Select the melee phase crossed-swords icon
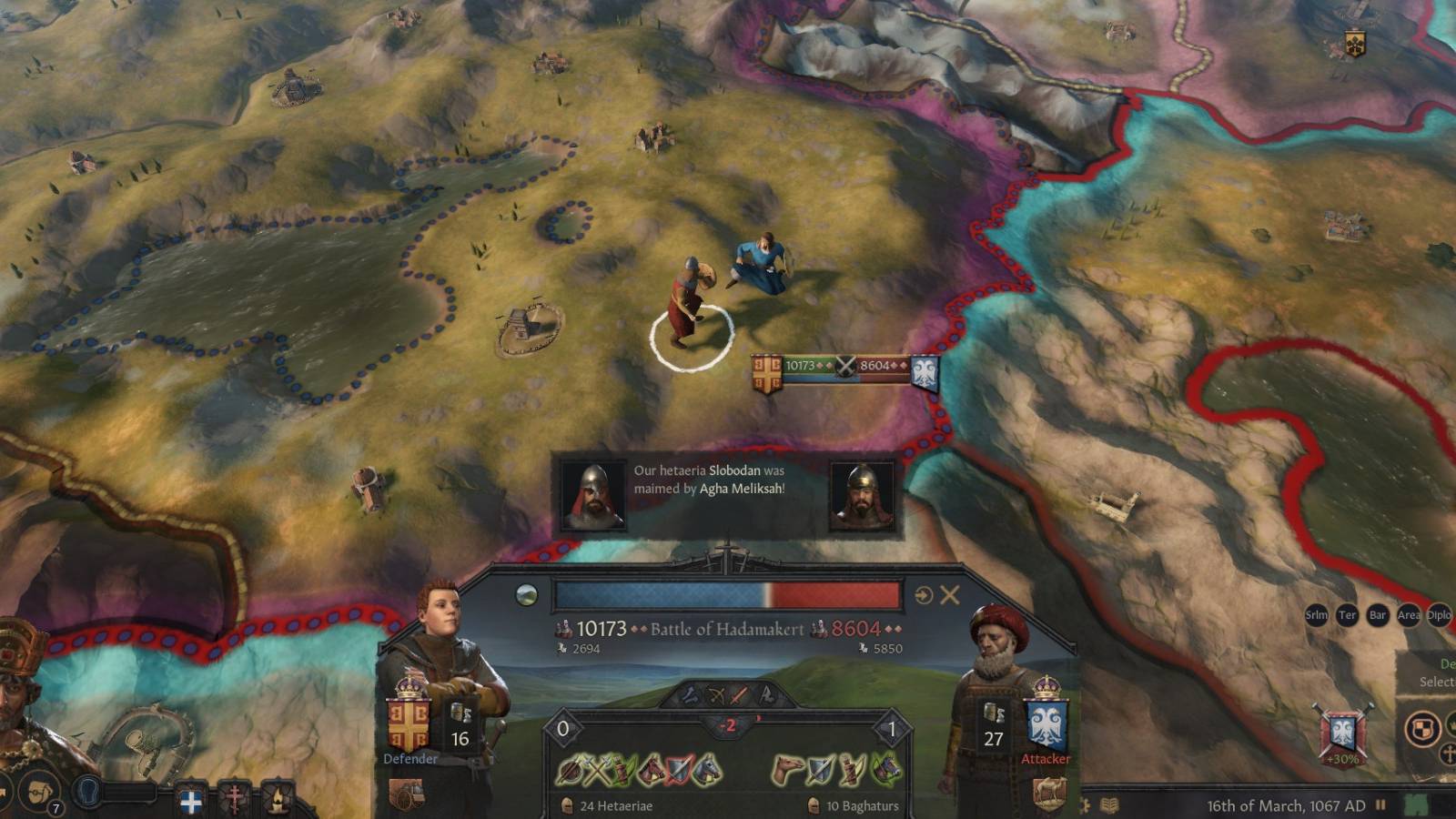This screenshot has height=819, width=1456. point(738,695)
